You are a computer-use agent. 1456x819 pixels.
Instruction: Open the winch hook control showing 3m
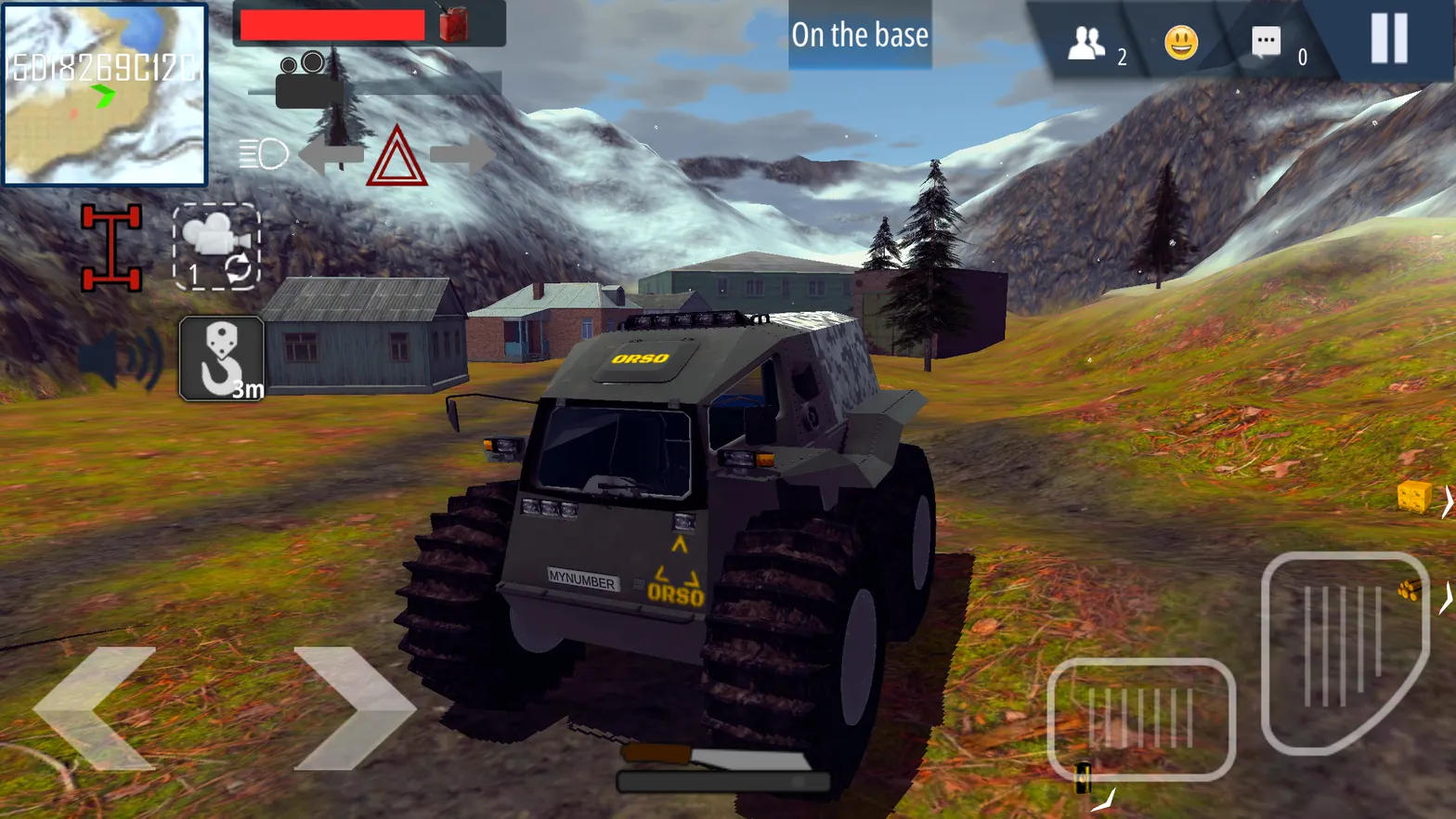pos(221,360)
